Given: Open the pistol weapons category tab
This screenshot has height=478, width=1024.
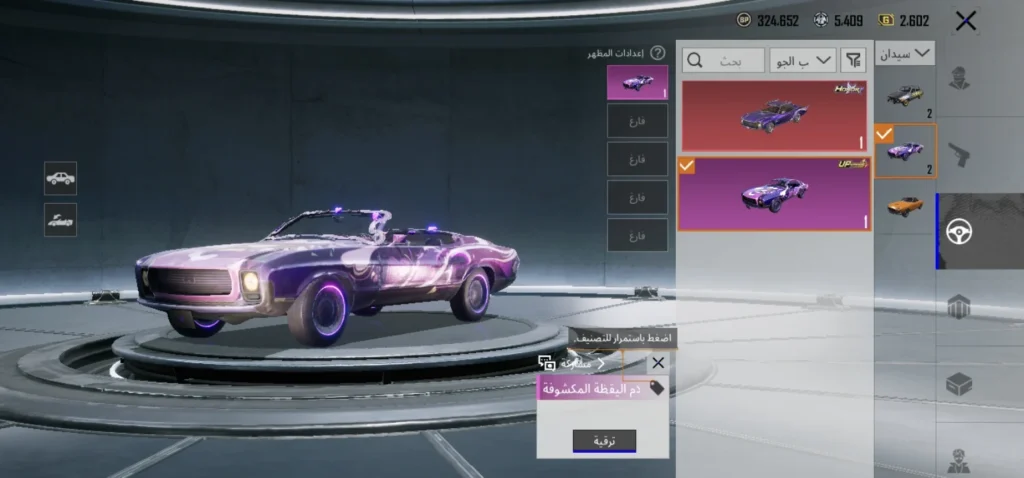Looking at the screenshot, I should (x=960, y=153).
